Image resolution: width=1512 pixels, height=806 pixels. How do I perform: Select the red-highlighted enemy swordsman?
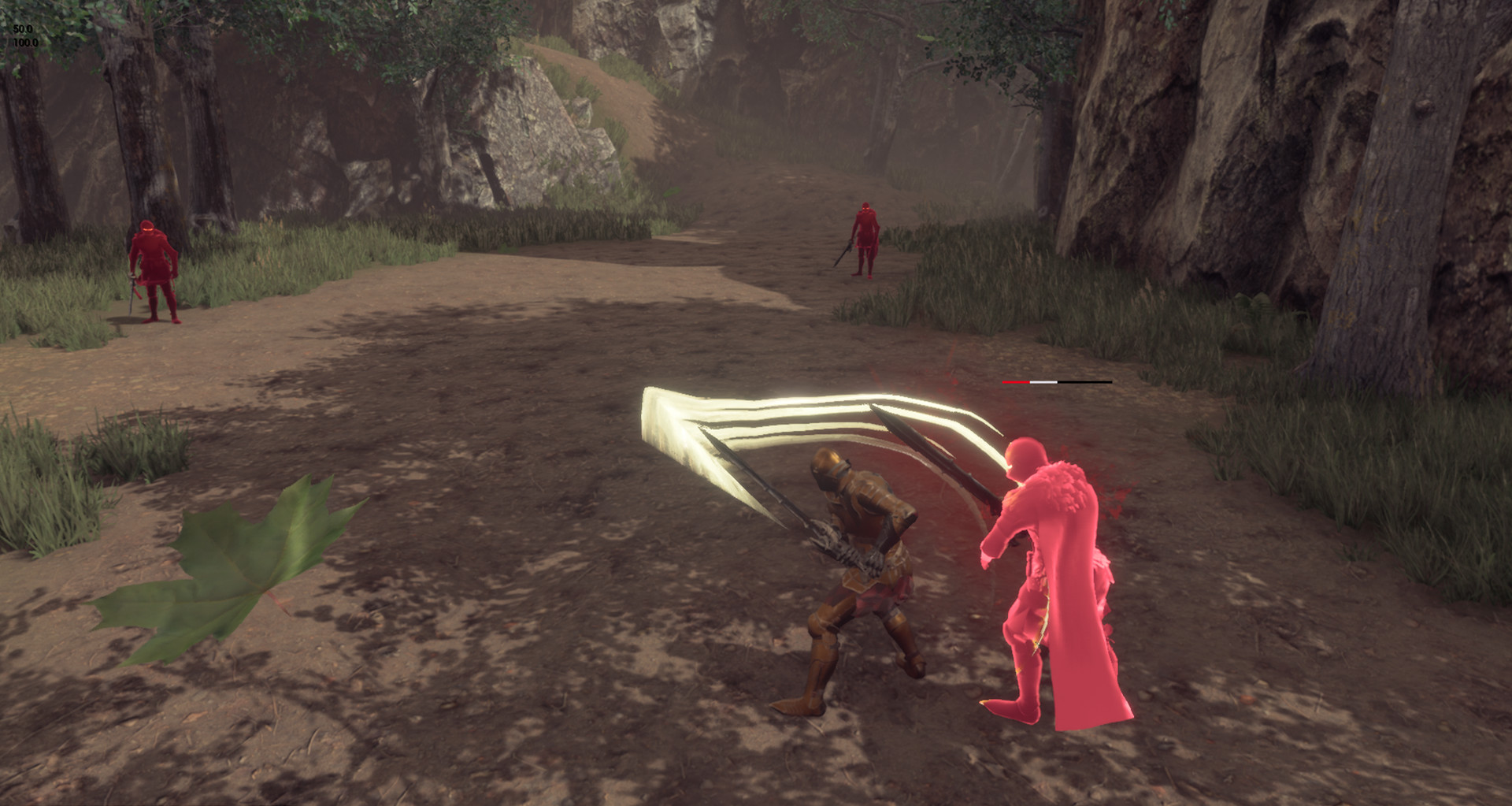(1047, 567)
